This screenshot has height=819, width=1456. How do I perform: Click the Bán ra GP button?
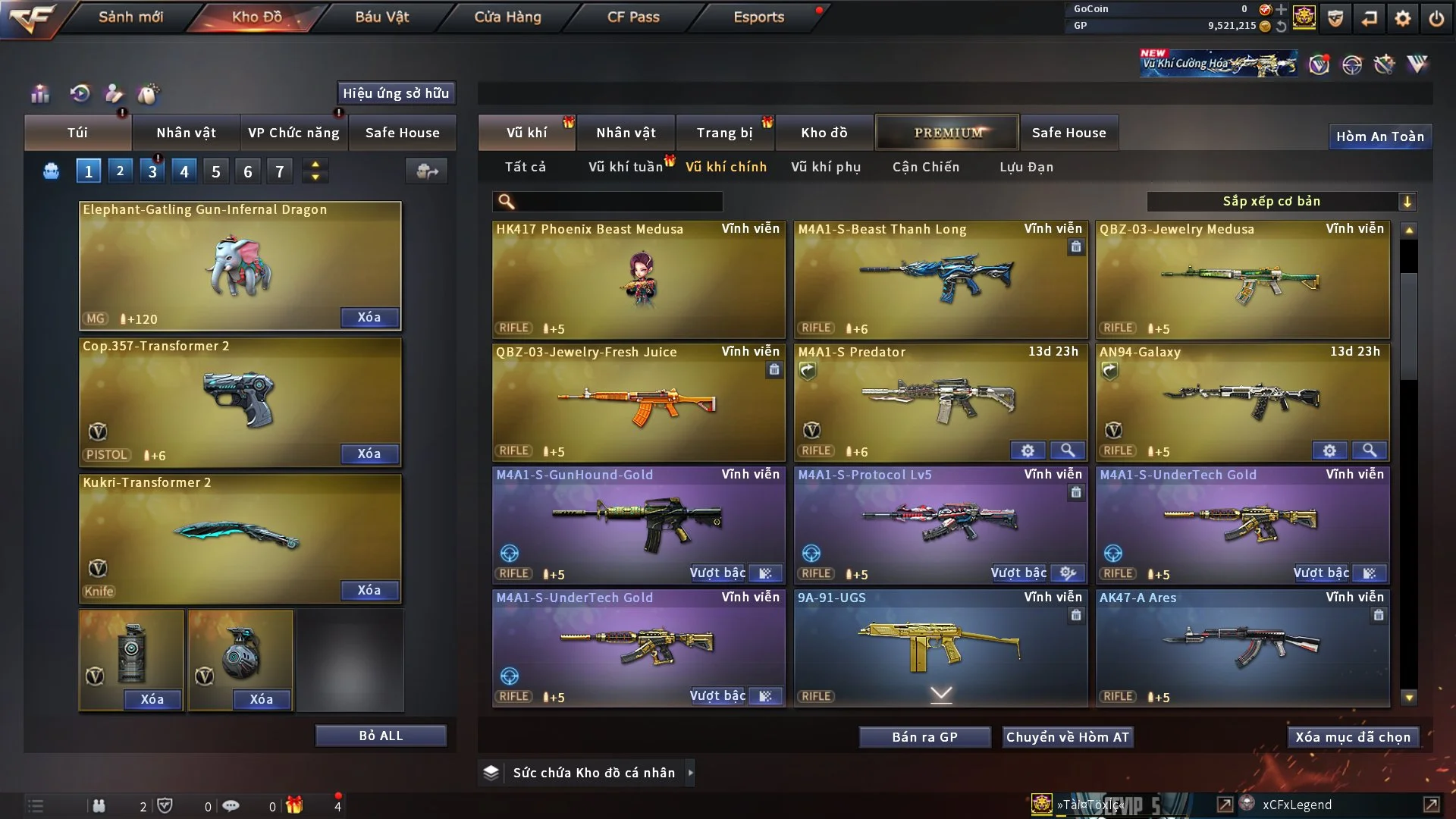(x=924, y=737)
